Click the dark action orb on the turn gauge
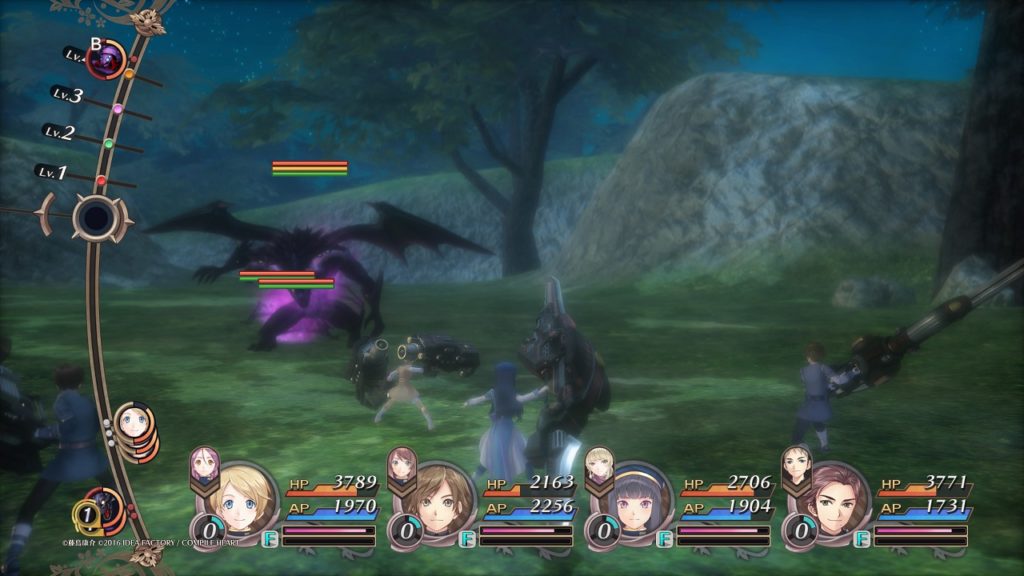The image size is (1024, 576). [96, 216]
